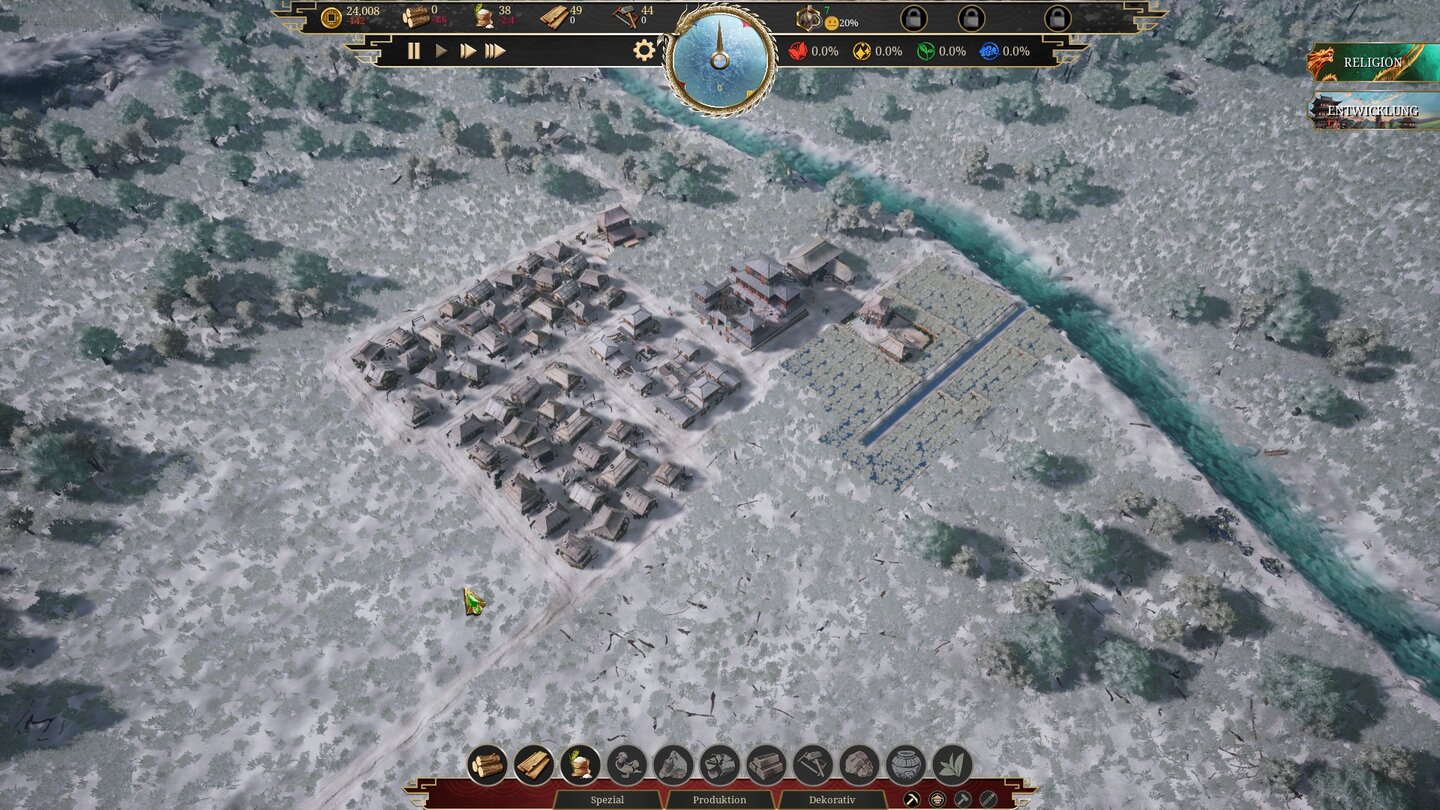1440x810 pixels.
Task: Select the pickaxe demolition tool
Action: (911, 798)
